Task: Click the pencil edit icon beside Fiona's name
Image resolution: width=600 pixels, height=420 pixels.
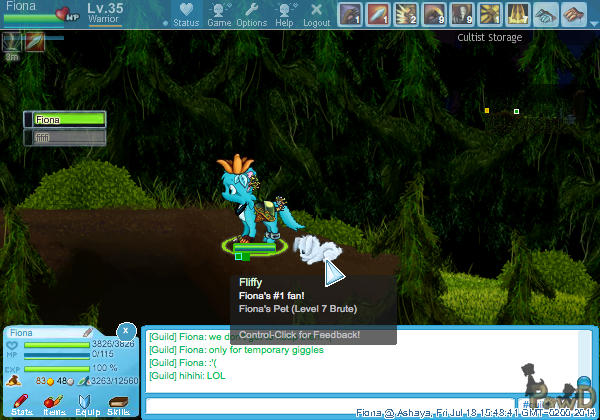Action: 88,332
